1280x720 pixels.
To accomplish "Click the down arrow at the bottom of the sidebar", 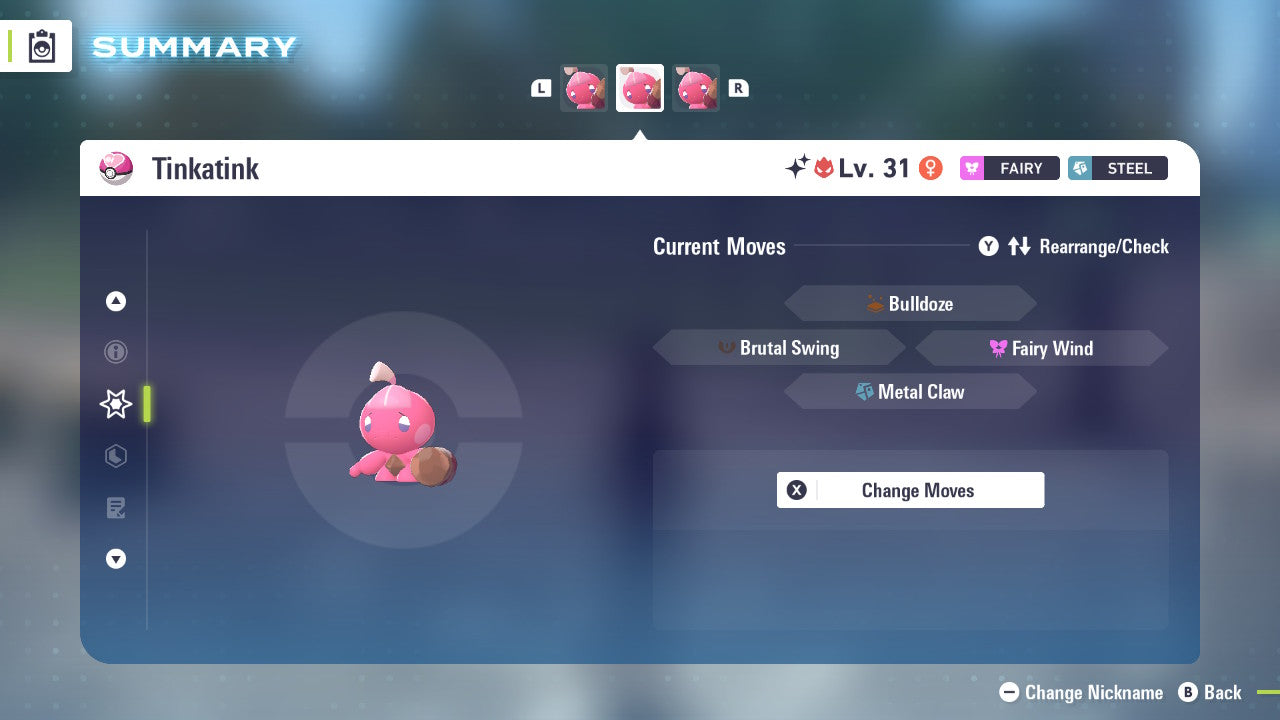I will pos(115,559).
